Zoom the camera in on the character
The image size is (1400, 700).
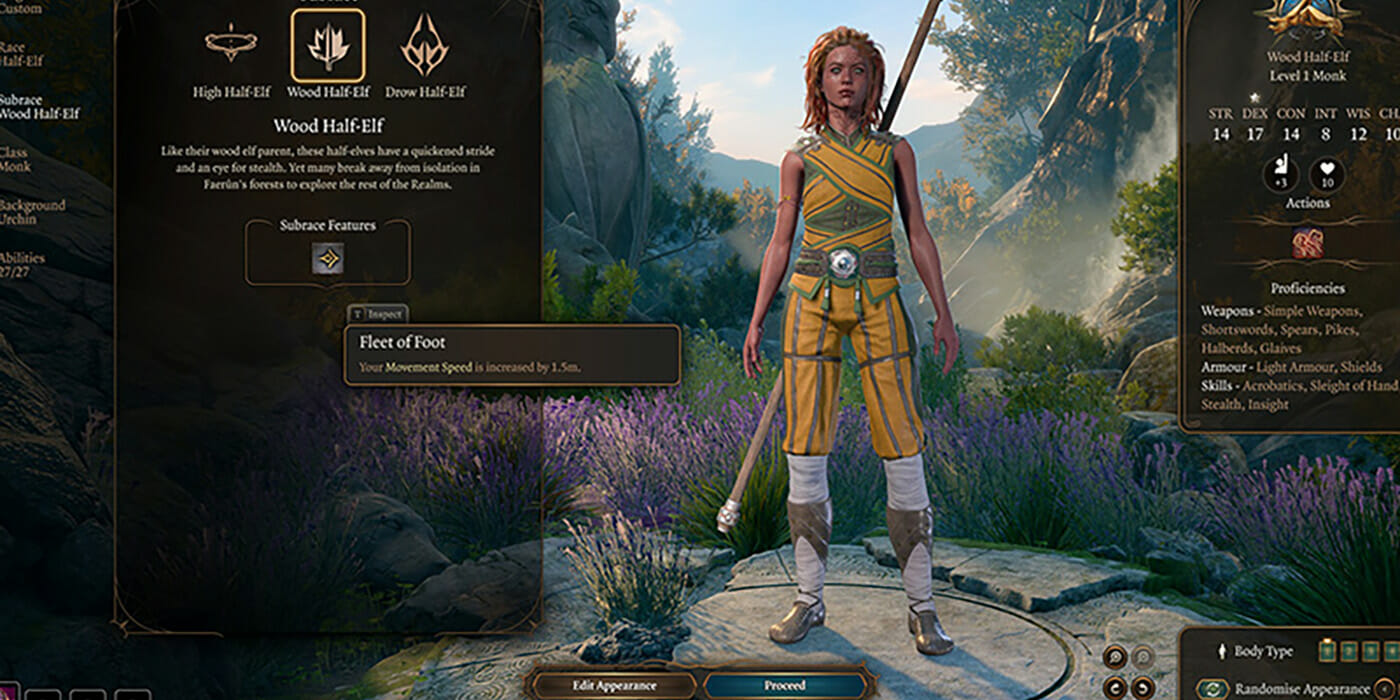[x=1114, y=657]
